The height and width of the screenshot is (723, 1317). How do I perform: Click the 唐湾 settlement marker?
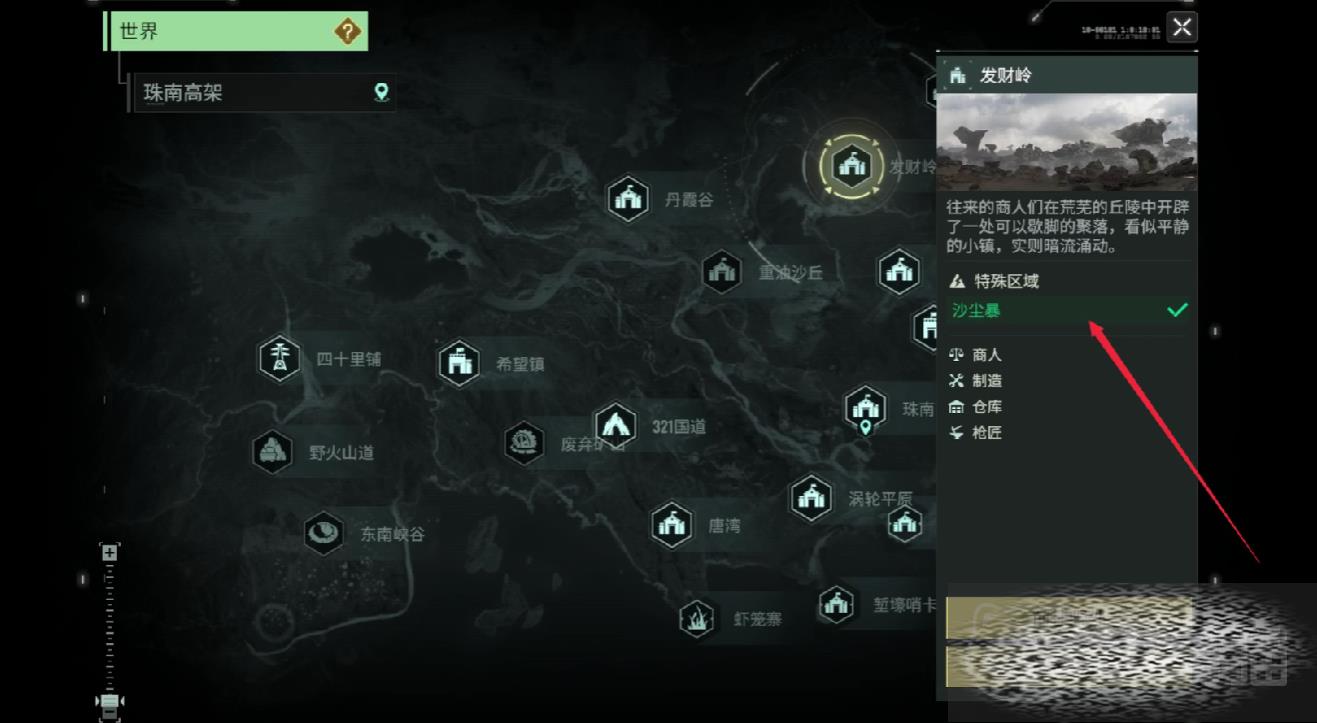click(672, 525)
